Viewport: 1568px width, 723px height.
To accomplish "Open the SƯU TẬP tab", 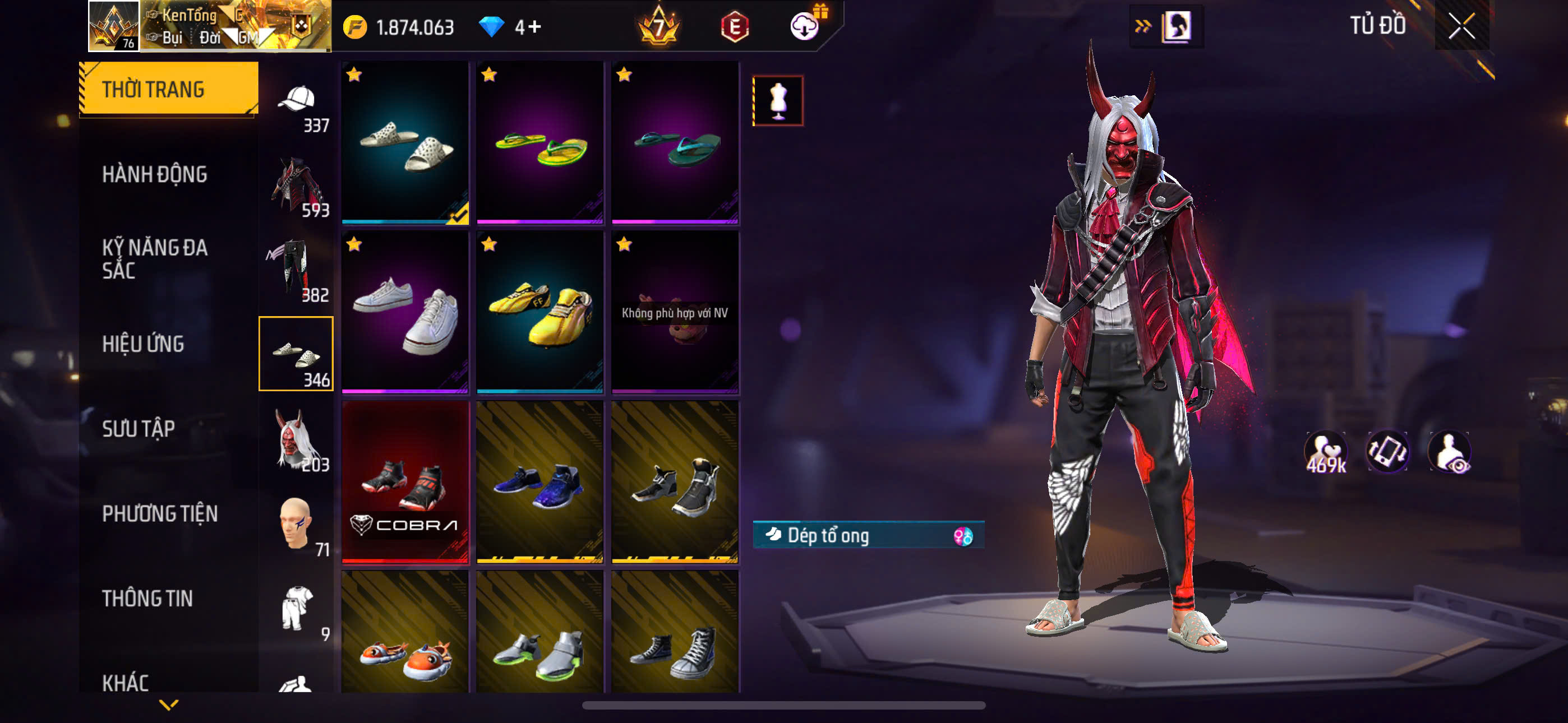I will coord(138,429).
